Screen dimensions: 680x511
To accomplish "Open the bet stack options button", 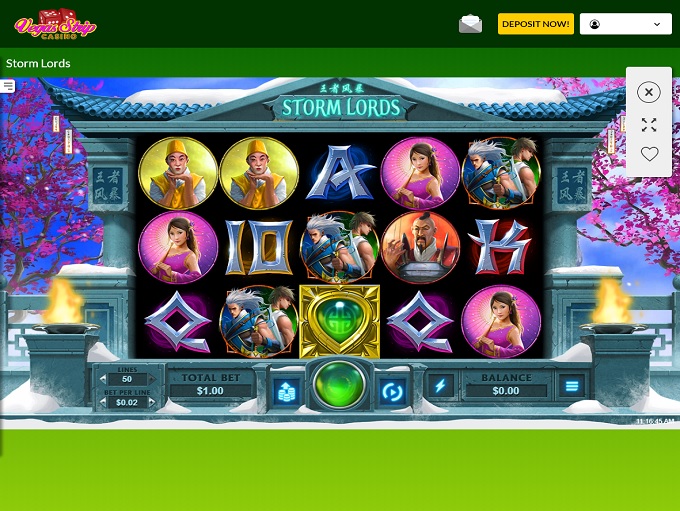I will [x=287, y=389].
